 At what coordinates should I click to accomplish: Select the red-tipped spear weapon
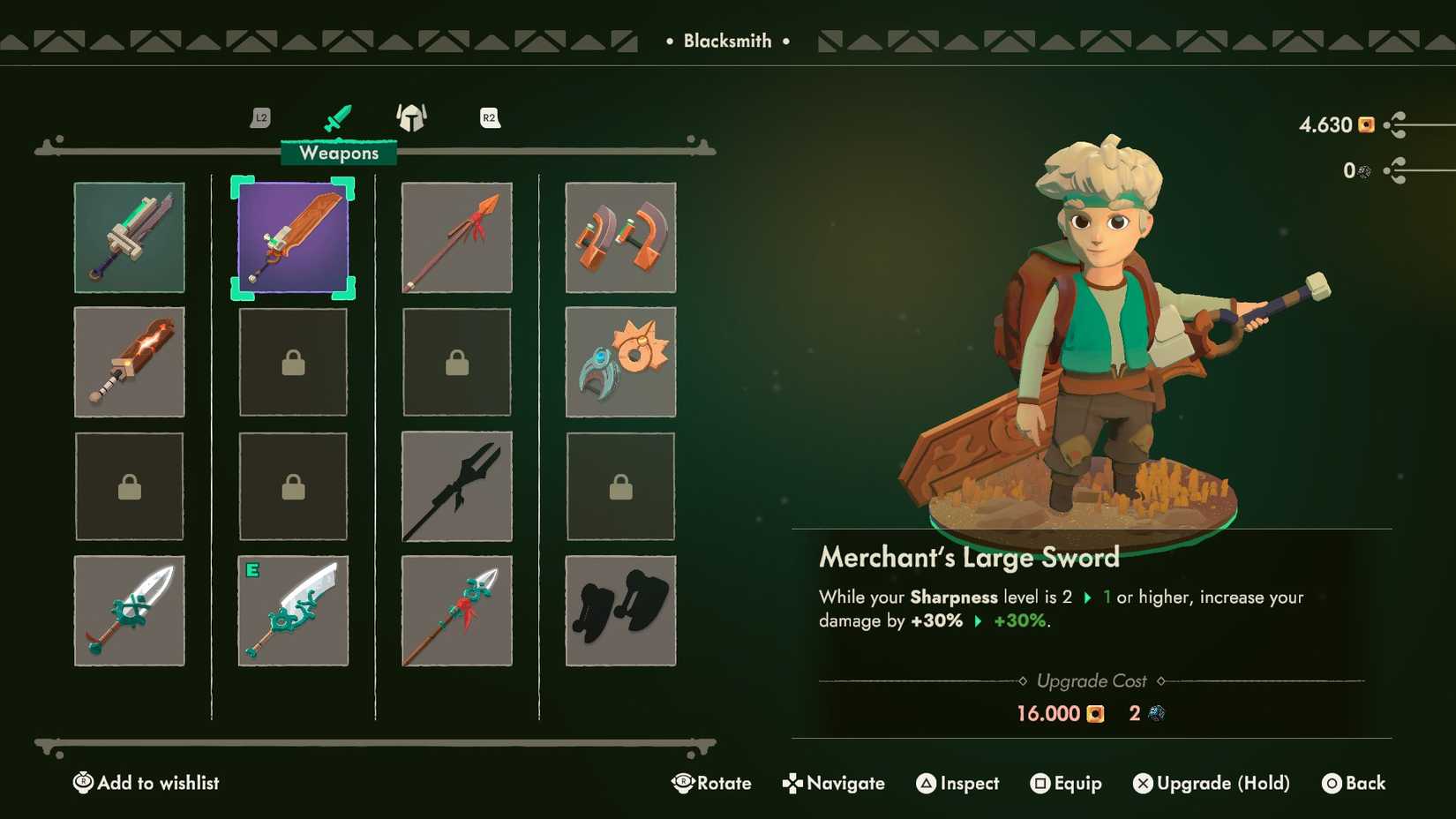pos(456,238)
